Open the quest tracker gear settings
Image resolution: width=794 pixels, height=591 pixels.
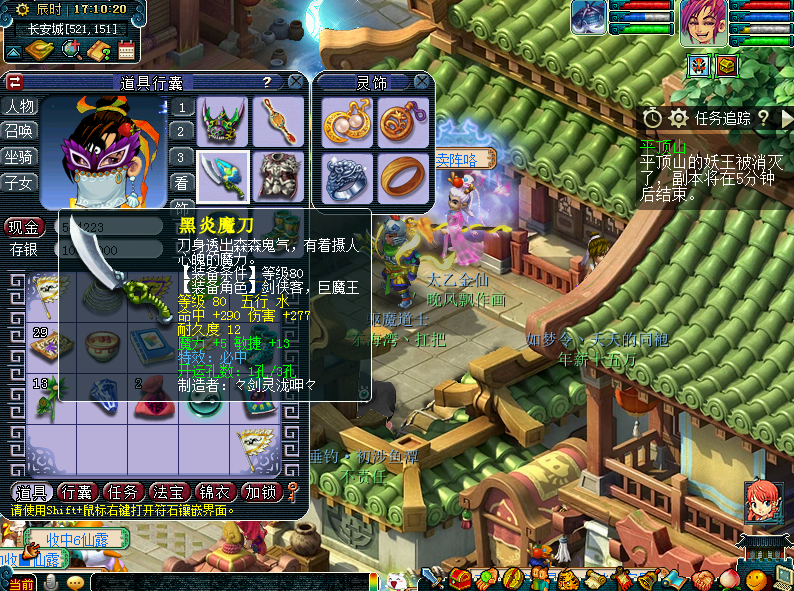point(678,118)
